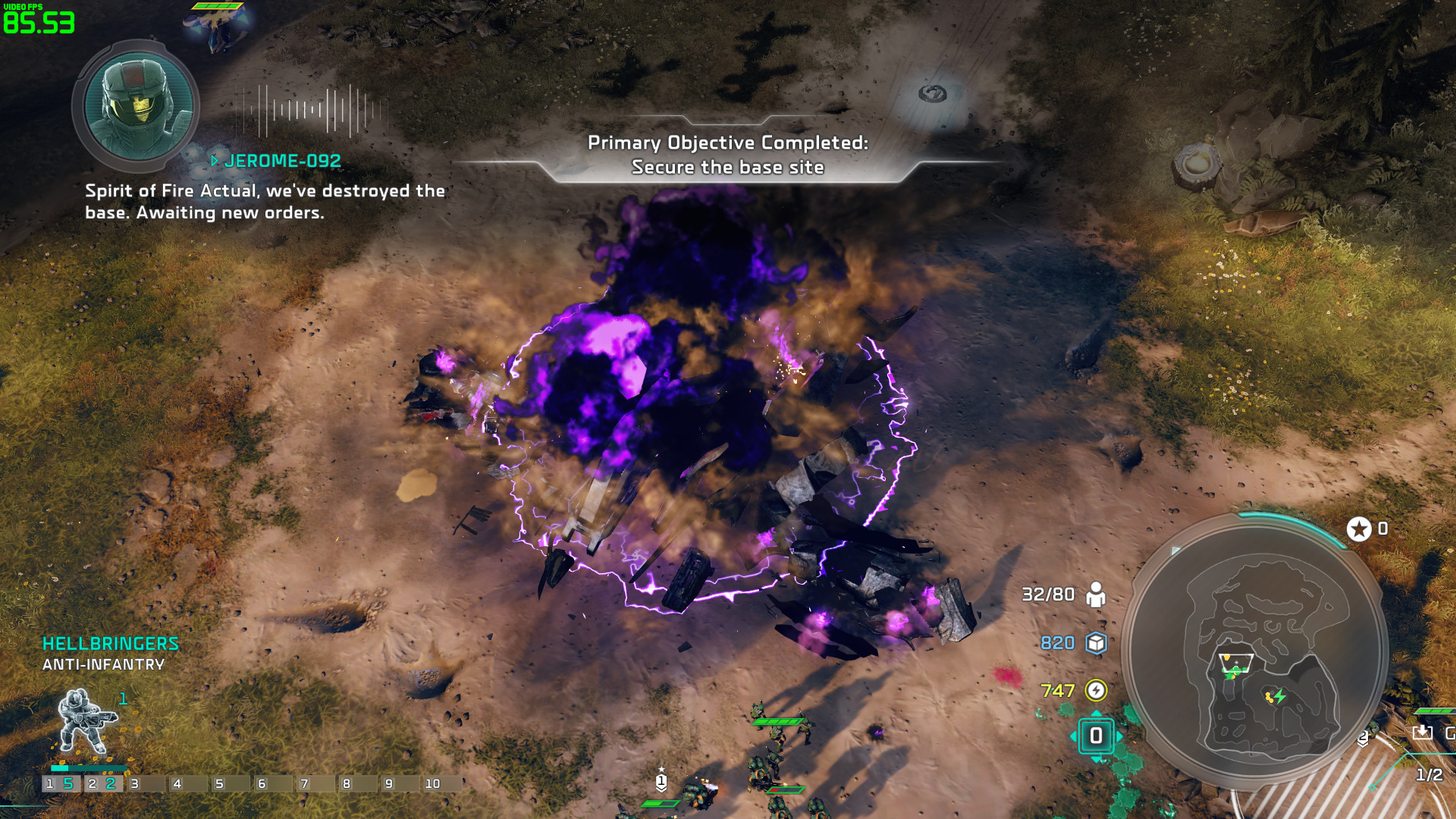
Task: Click the population person icon
Action: coord(1096,595)
